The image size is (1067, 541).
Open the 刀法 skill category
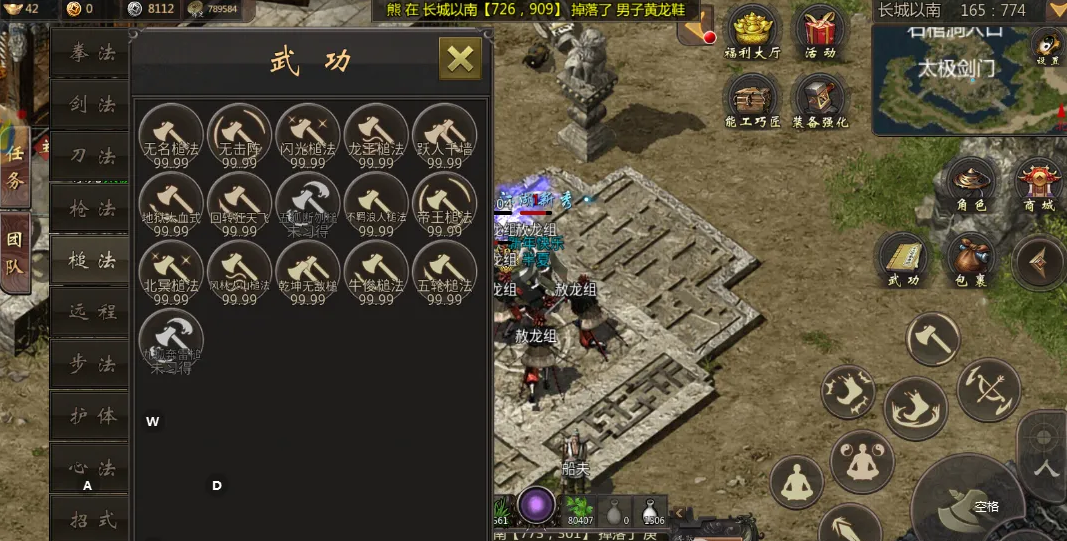coord(92,157)
